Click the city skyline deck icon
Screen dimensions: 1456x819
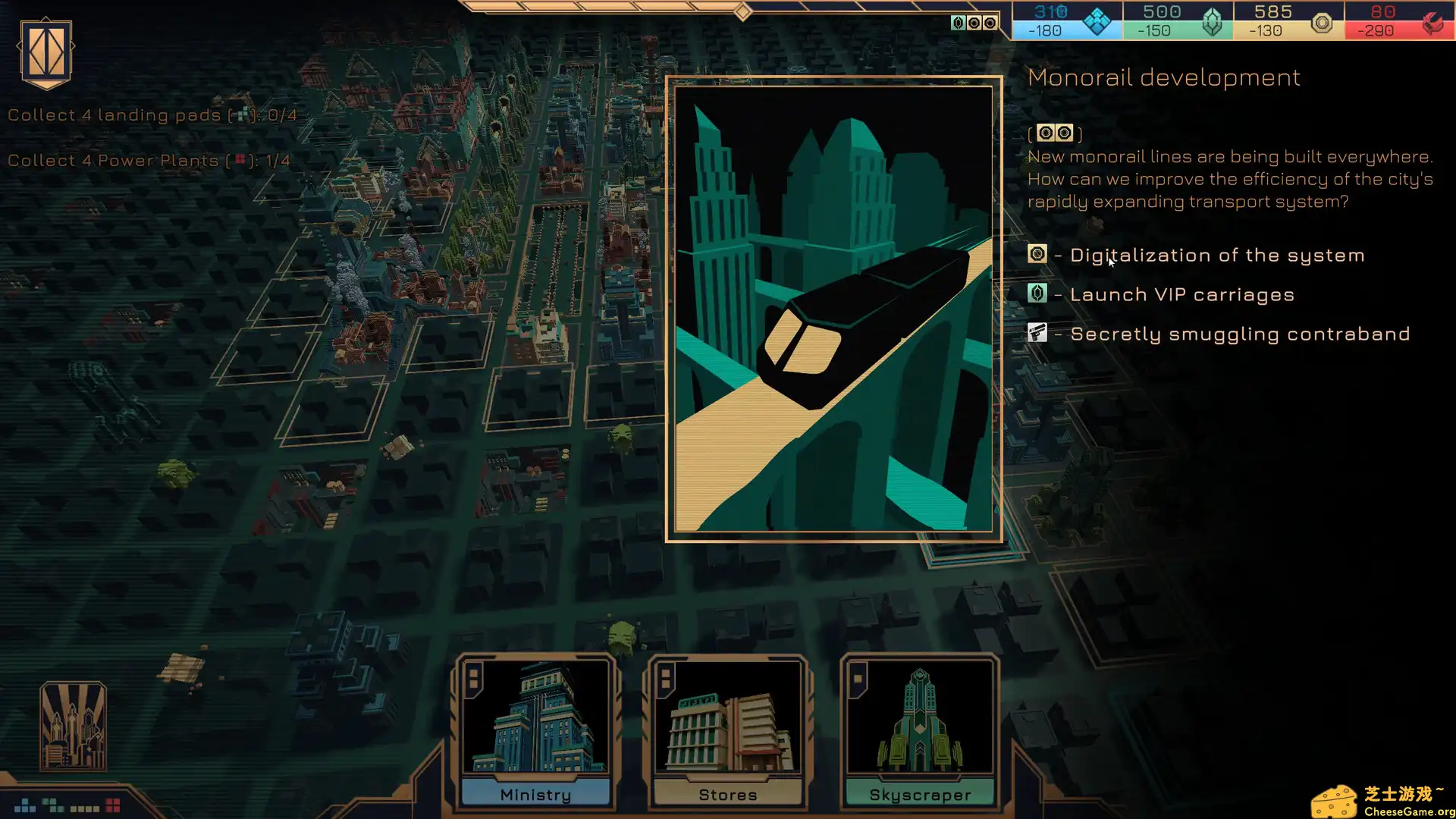[73, 726]
